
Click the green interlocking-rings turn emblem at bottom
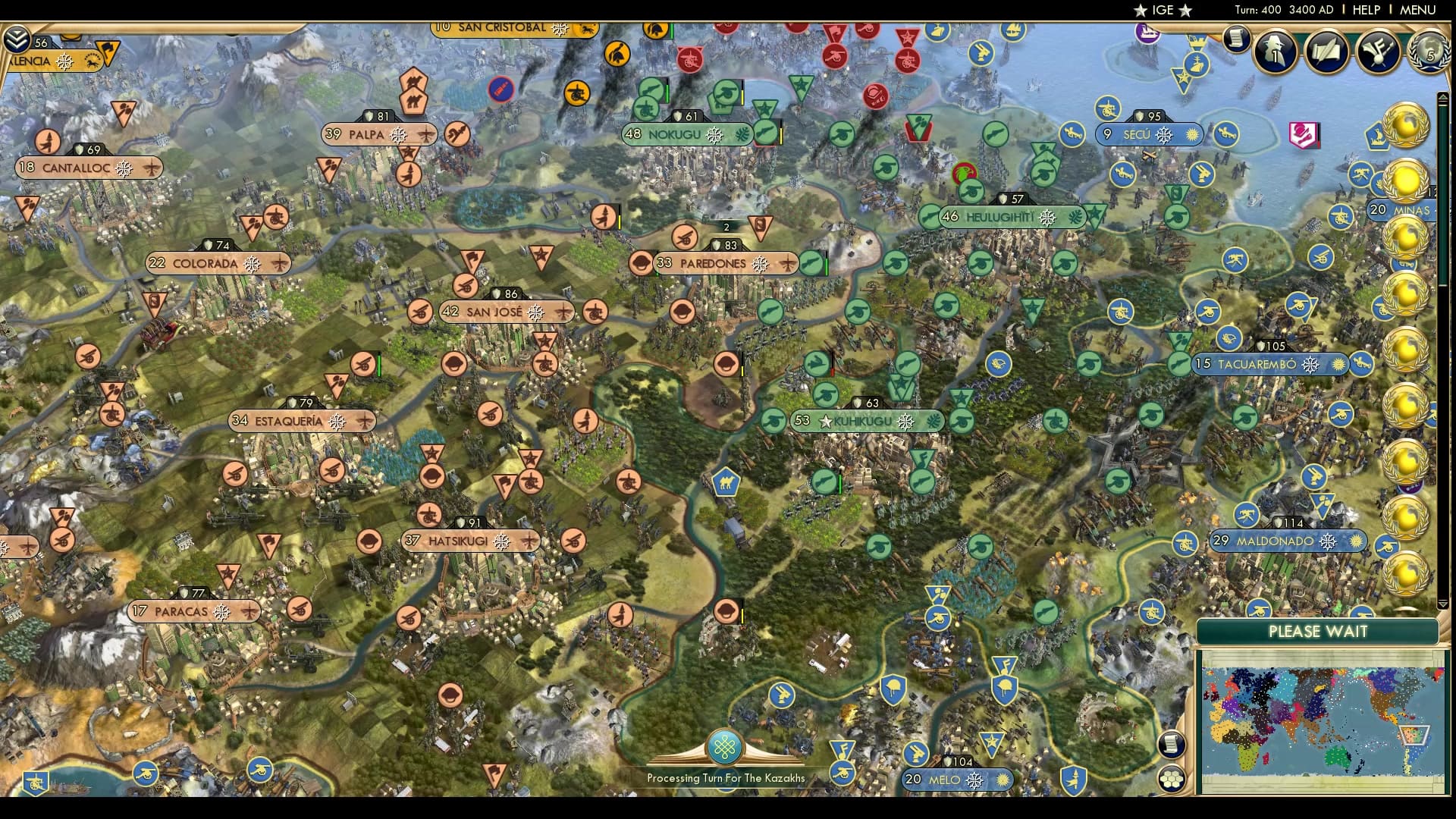(x=726, y=745)
